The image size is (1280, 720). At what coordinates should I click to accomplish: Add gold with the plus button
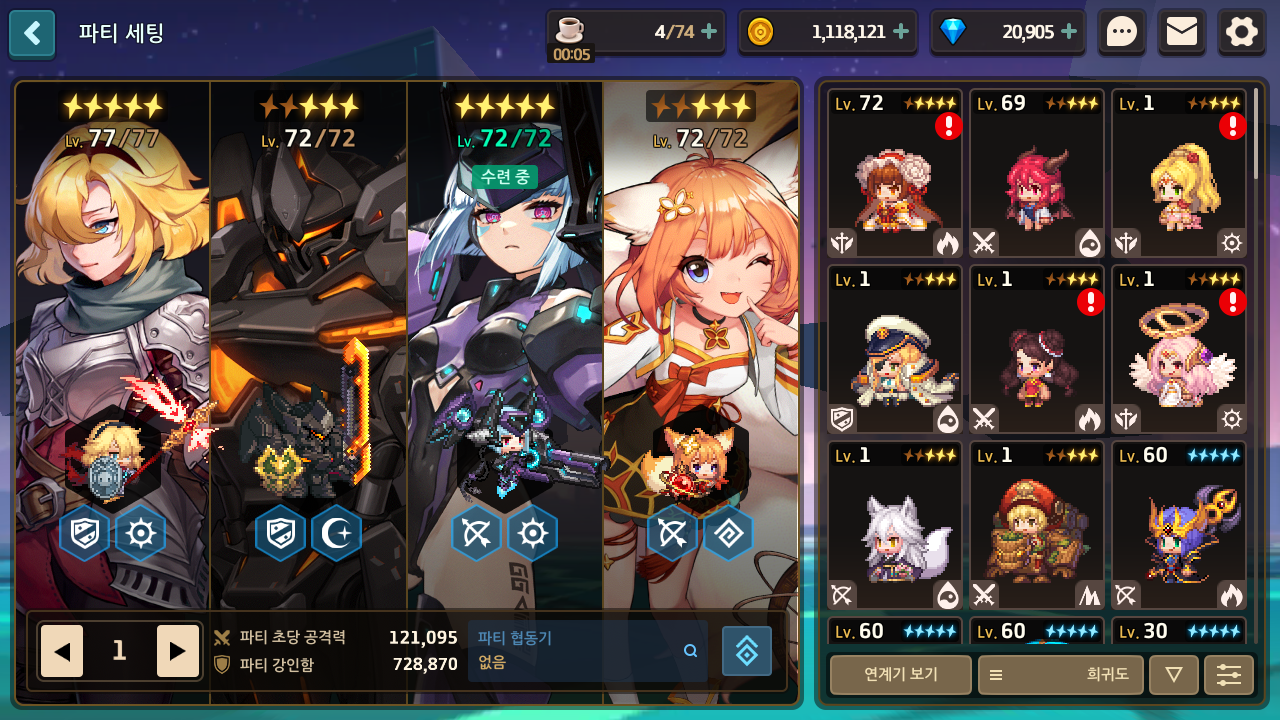click(x=901, y=32)
